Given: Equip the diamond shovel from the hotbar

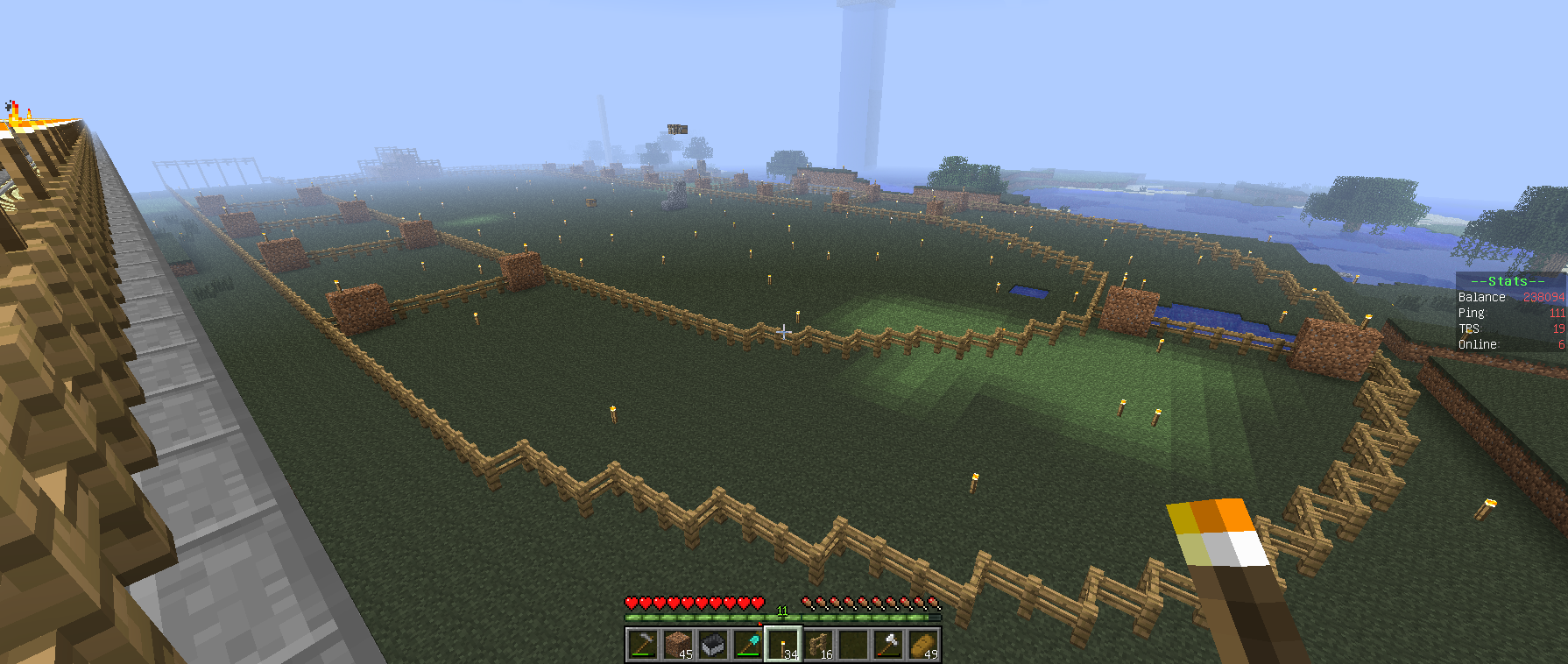Looking at the screenshot, I should (x=747, y=645).
